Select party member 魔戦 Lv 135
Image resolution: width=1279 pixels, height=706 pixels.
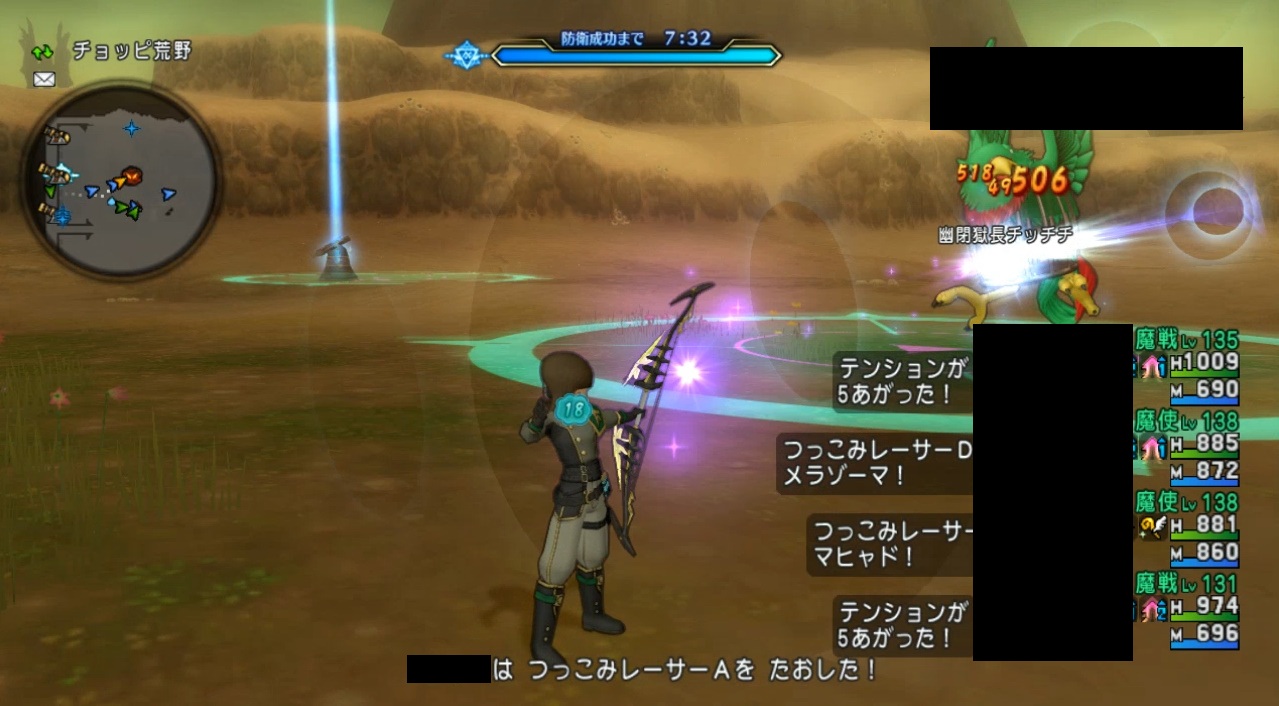pos(1187,362)
